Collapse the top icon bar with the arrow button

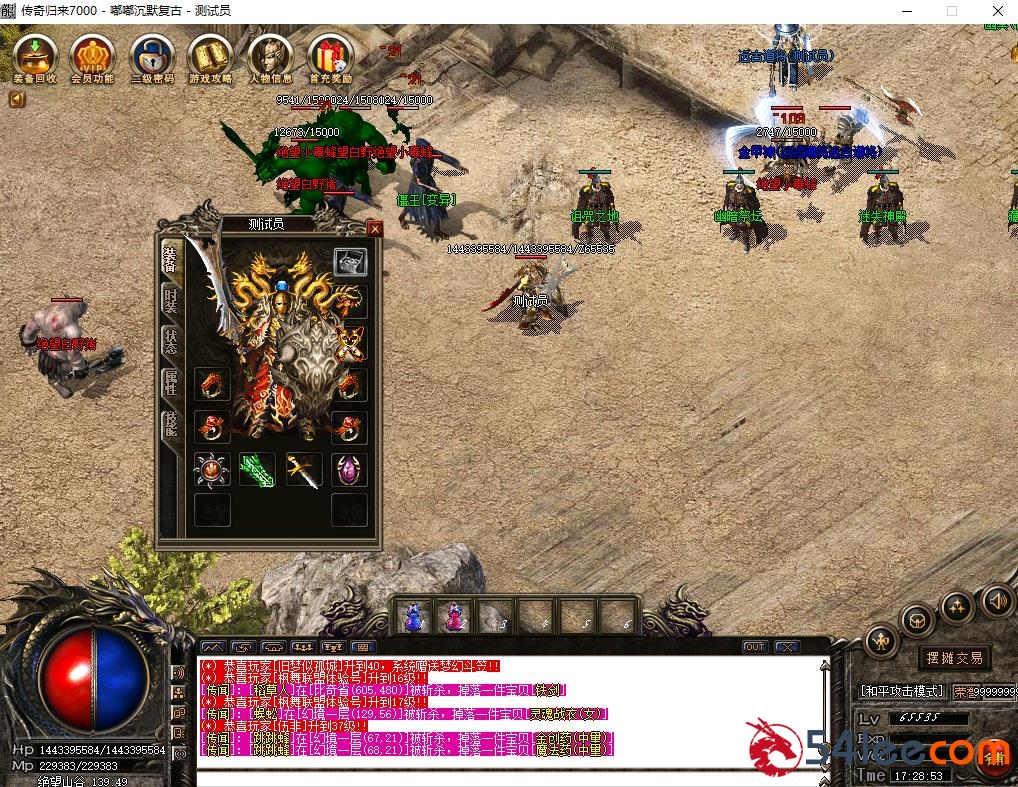(17, 99)
